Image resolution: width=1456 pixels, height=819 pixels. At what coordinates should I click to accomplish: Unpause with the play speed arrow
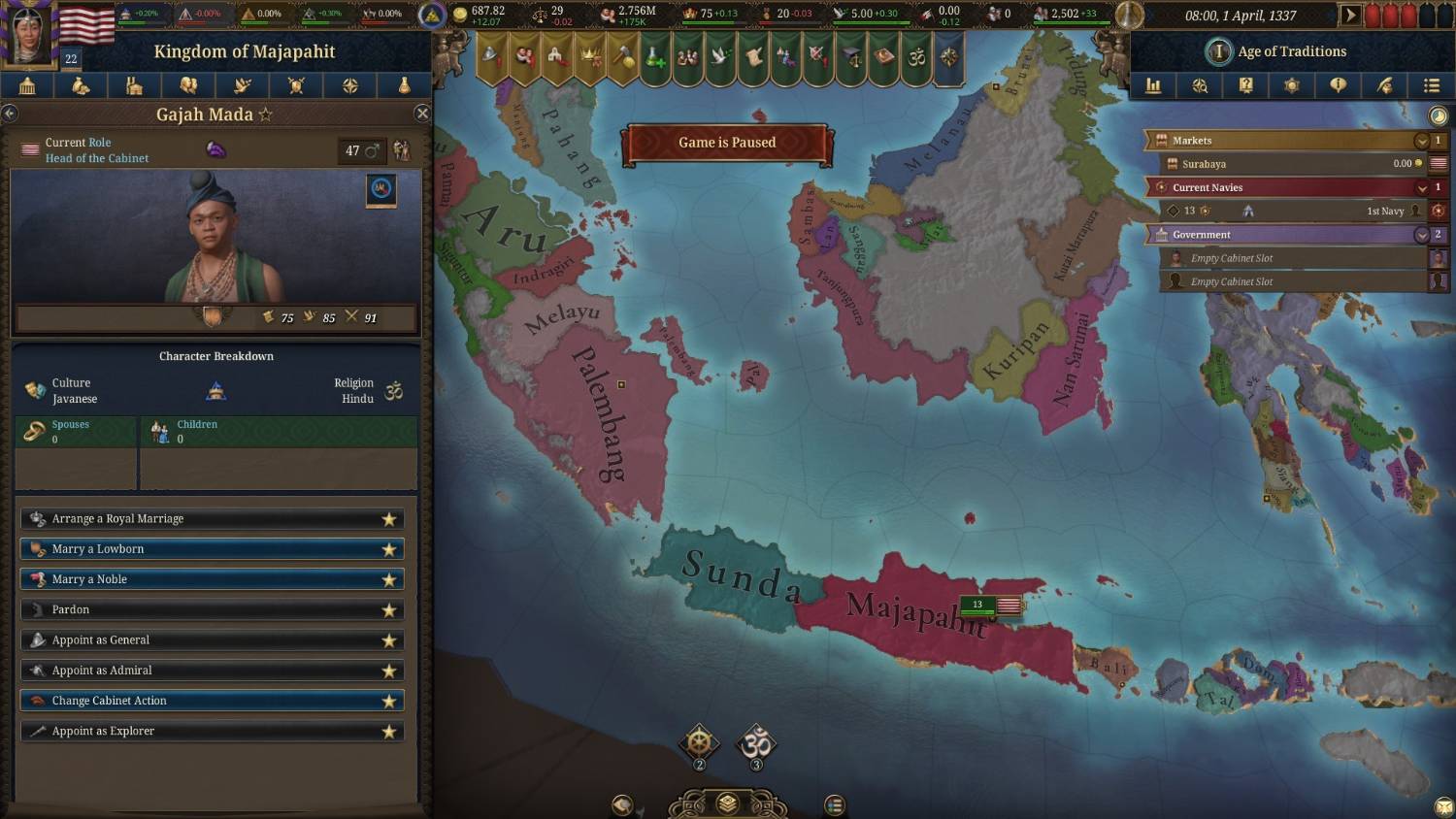[x=1349, y=15]
